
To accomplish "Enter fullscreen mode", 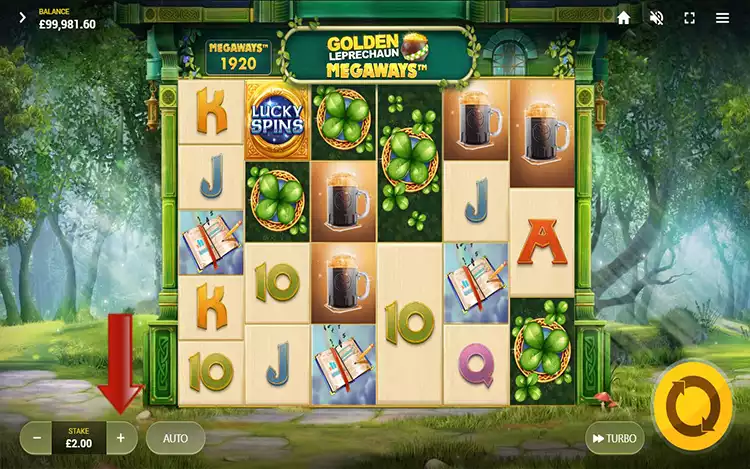I will 689,18.
